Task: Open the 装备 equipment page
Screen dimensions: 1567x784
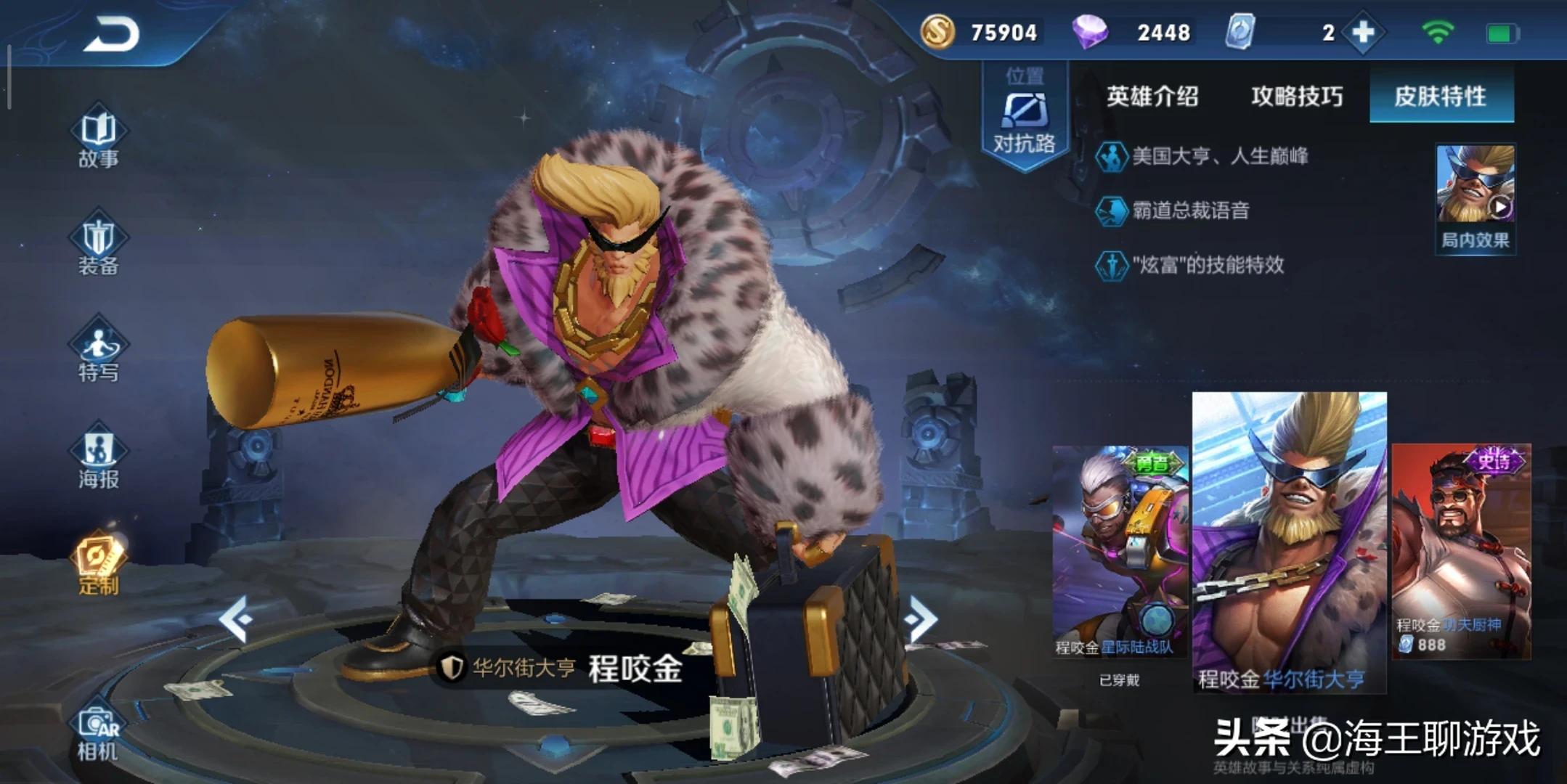Action: point(99,247)
